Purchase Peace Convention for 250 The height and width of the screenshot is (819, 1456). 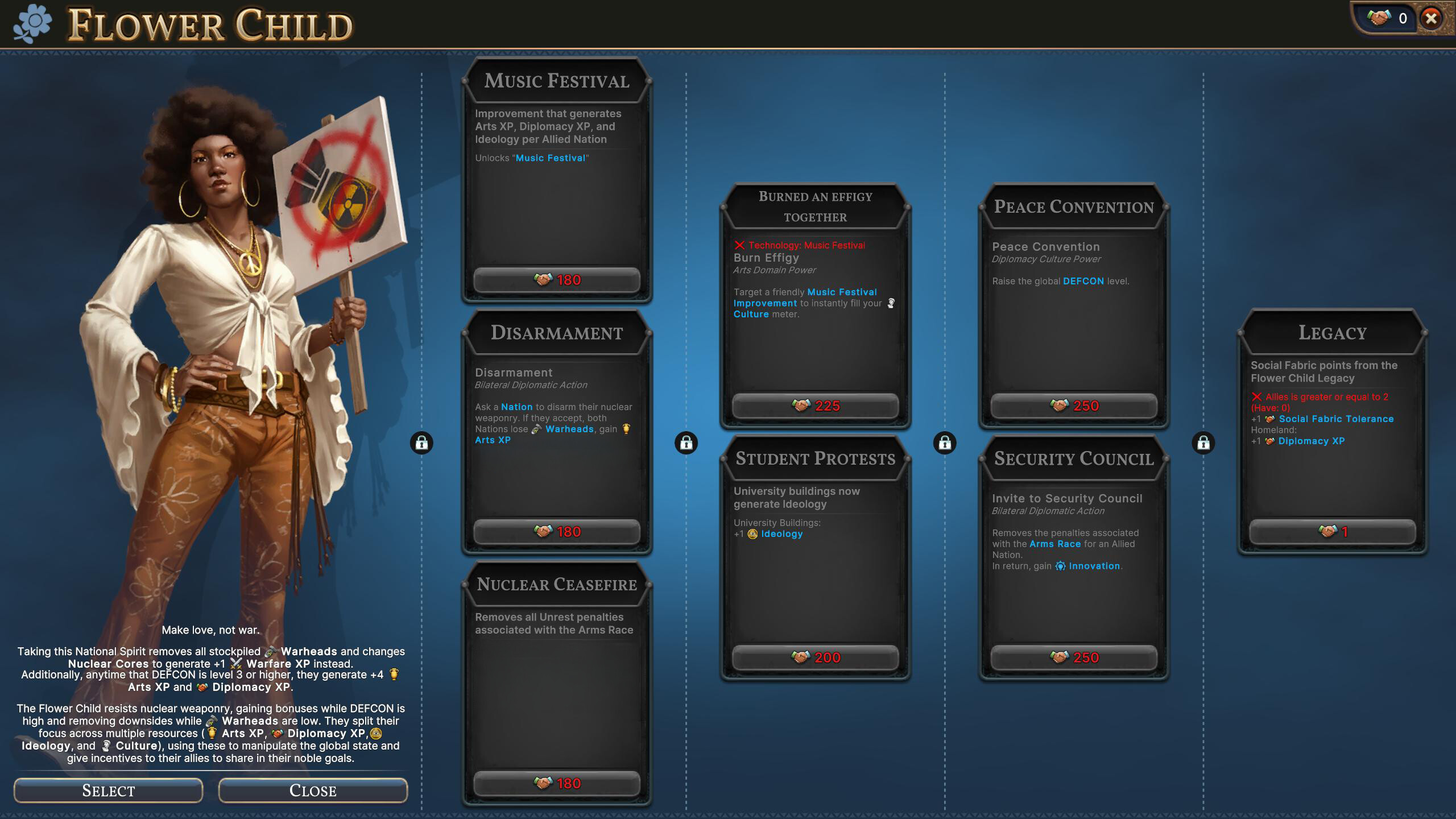click(x=1073, y=406)
